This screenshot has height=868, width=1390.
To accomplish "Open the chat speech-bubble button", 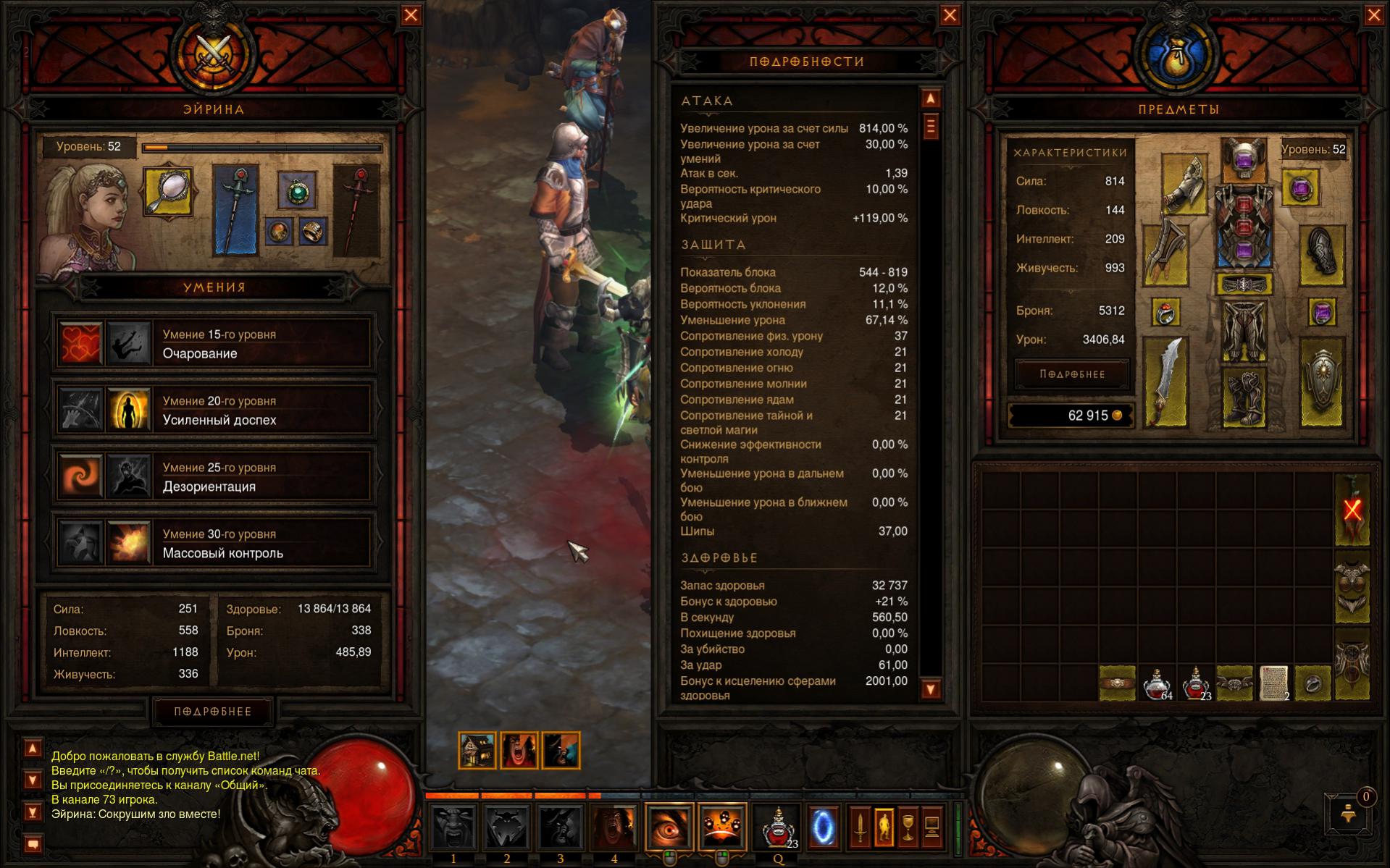I will 33,844.
